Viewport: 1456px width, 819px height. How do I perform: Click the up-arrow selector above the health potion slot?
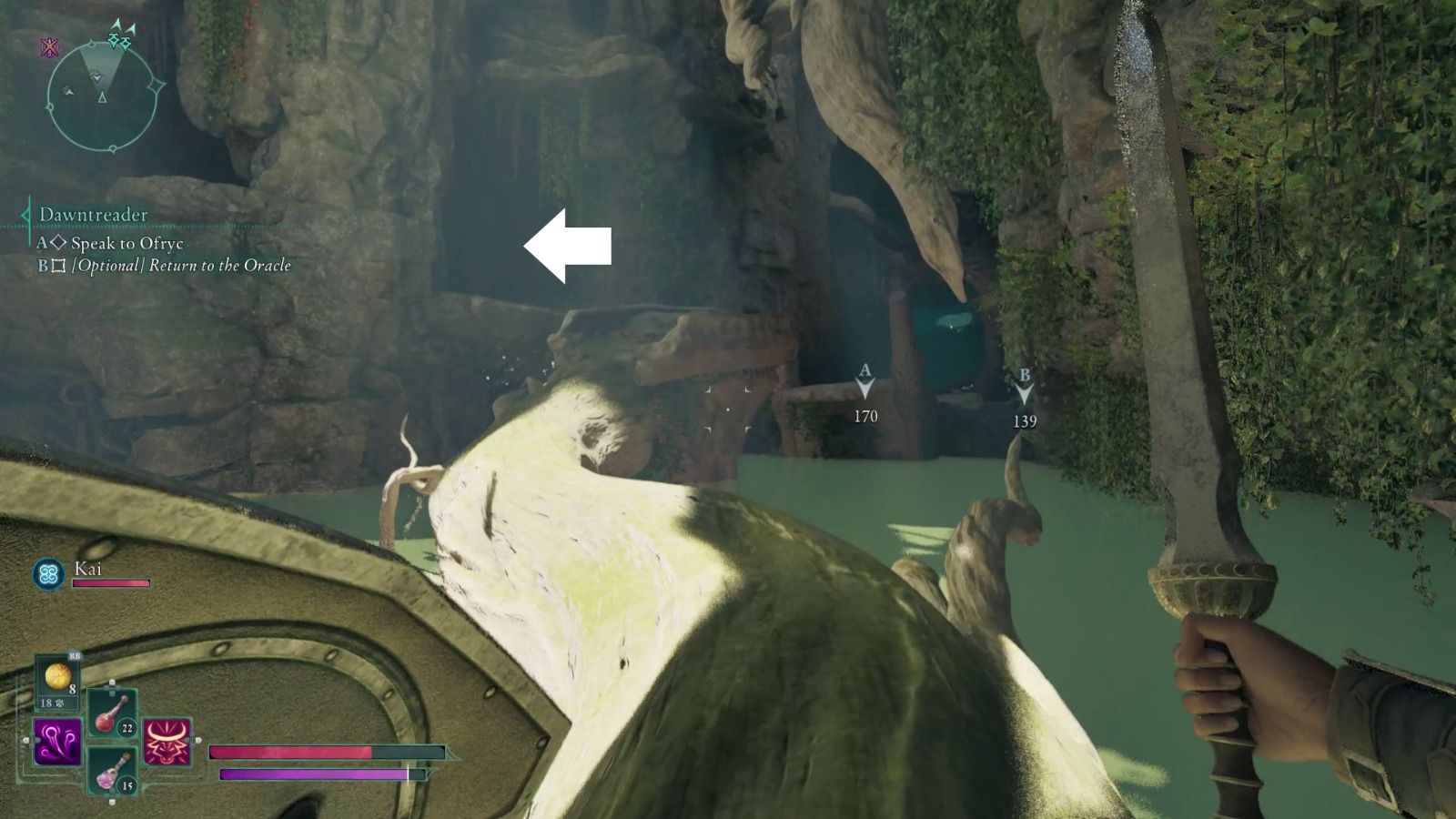[112, 684]
